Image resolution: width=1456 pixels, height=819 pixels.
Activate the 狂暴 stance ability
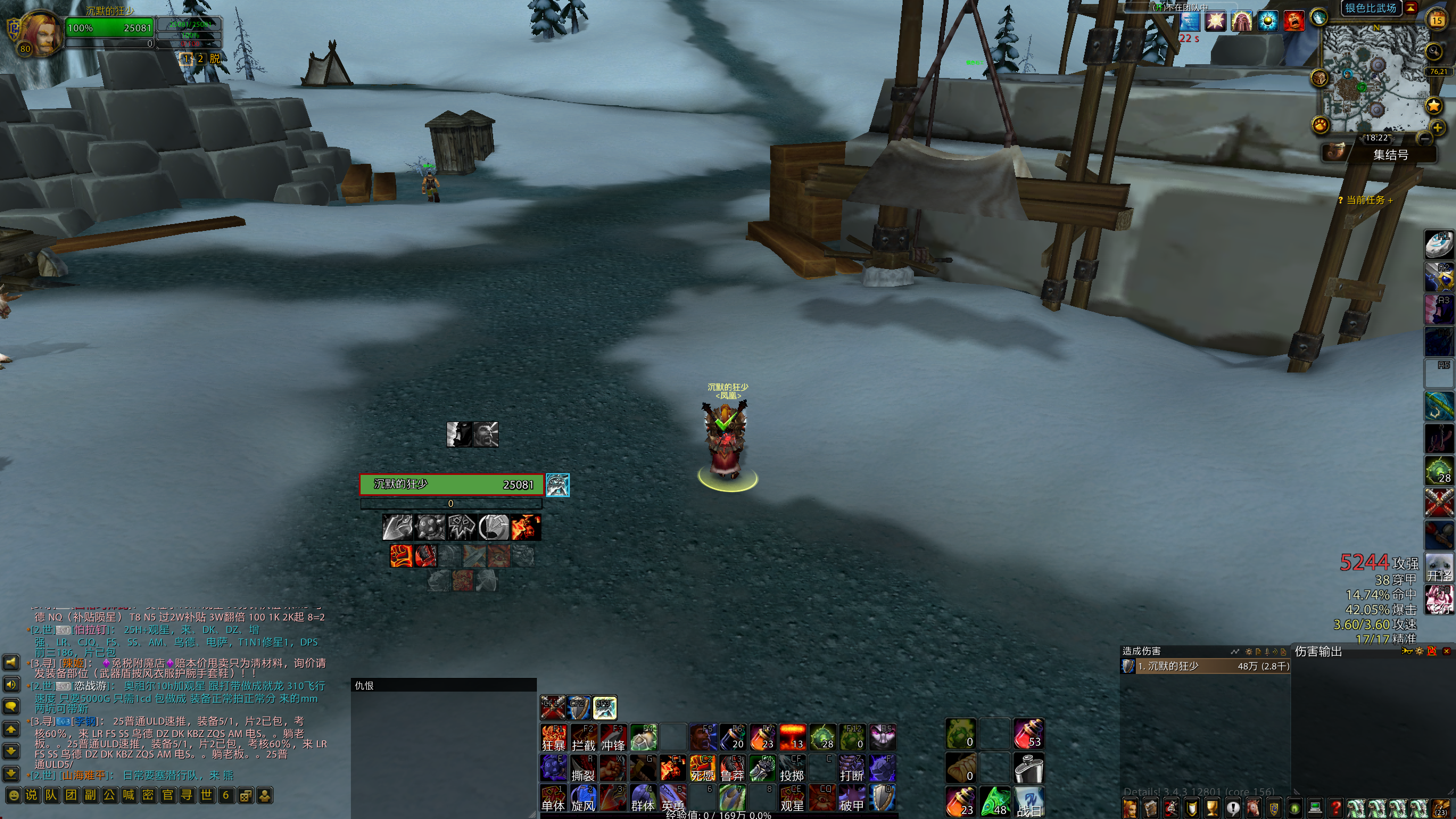[553, 738]
